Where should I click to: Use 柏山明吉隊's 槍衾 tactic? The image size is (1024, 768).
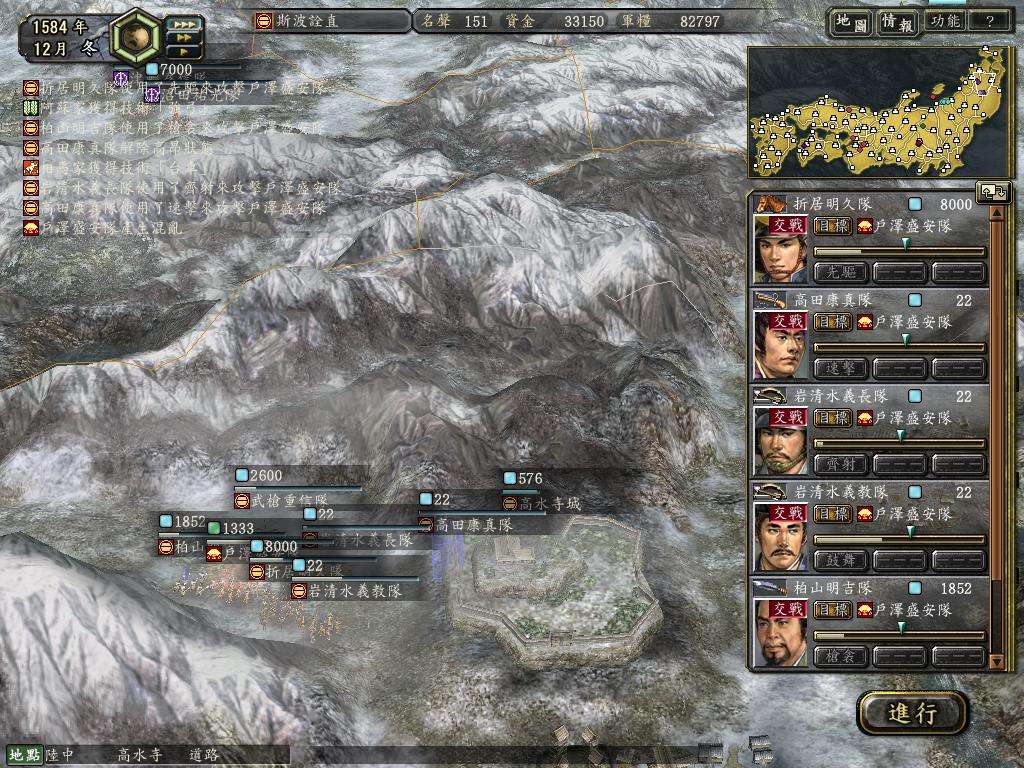[842, 657]
